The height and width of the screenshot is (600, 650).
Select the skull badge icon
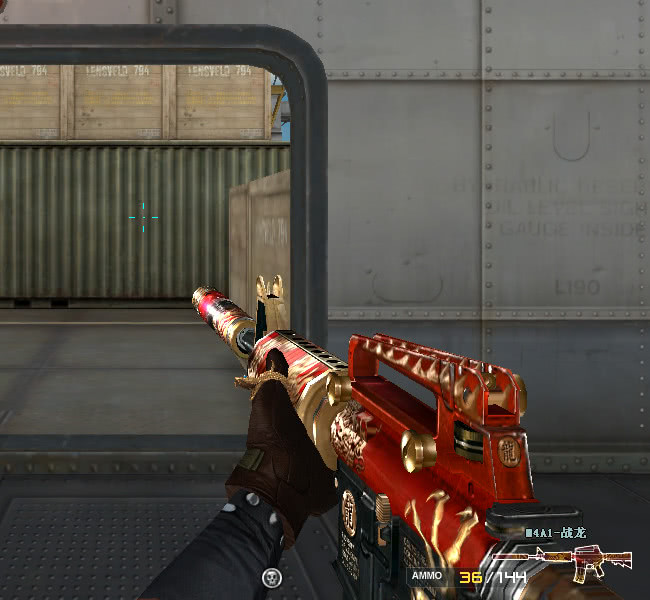coord(271,577)
